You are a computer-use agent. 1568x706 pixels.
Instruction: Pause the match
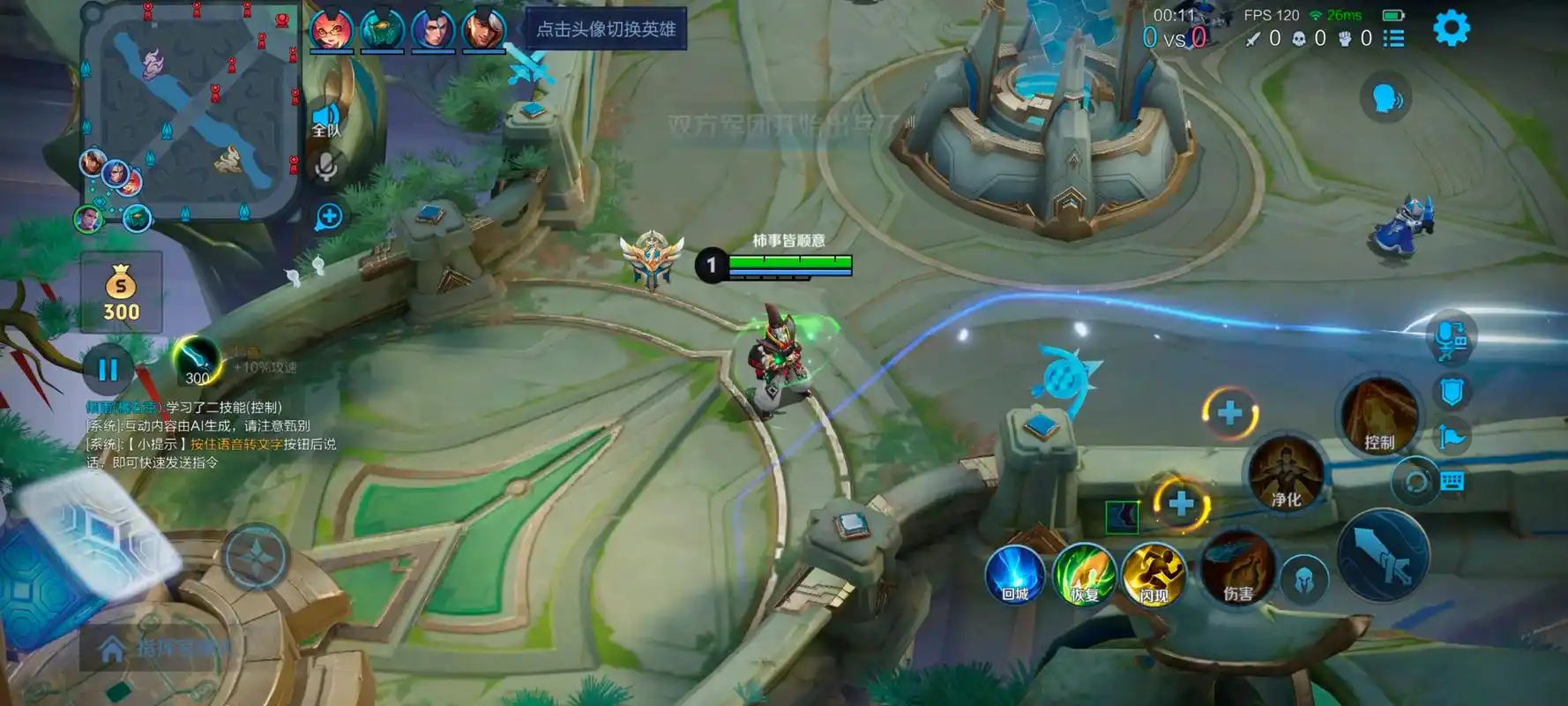(108, 369)
